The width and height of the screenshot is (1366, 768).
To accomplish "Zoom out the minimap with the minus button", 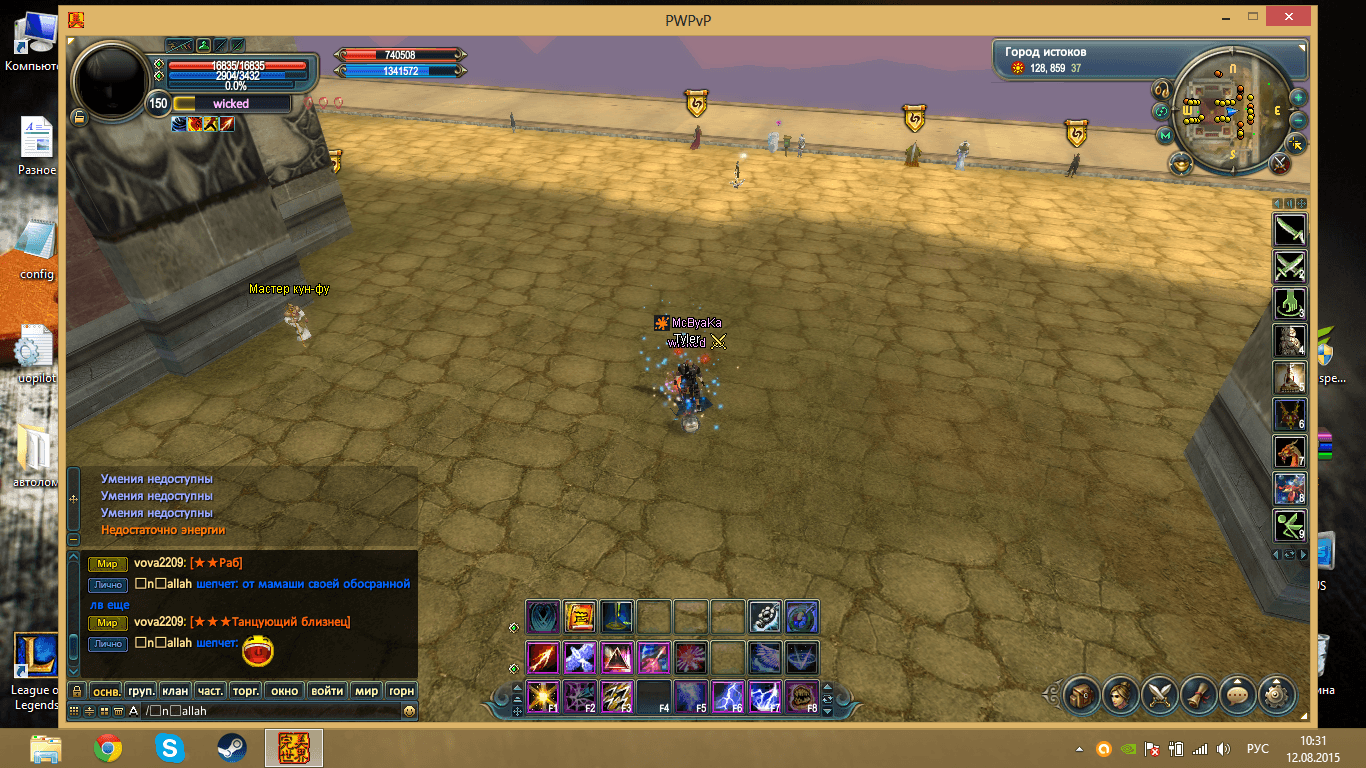I will point(1298,120).
